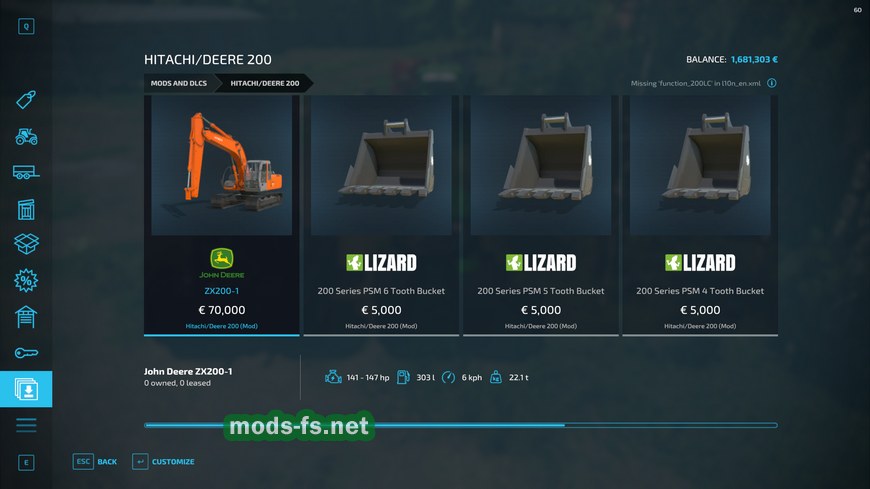Select the John Deere ZX200-1 excavator card
The image size is (870, 489).
[221, 215]
